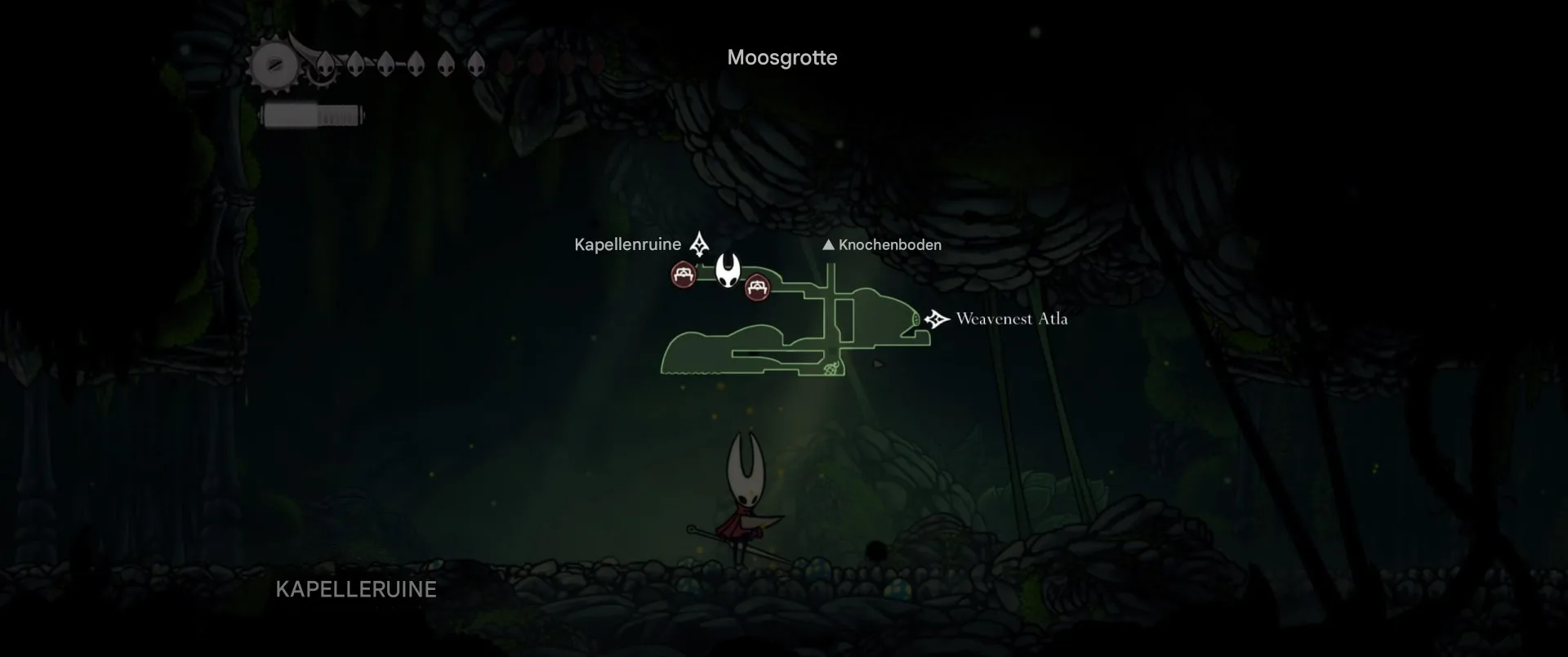Select the Weavenest Atla map marker
This screenshot has height=657, width=1568.
click(937, 319)
